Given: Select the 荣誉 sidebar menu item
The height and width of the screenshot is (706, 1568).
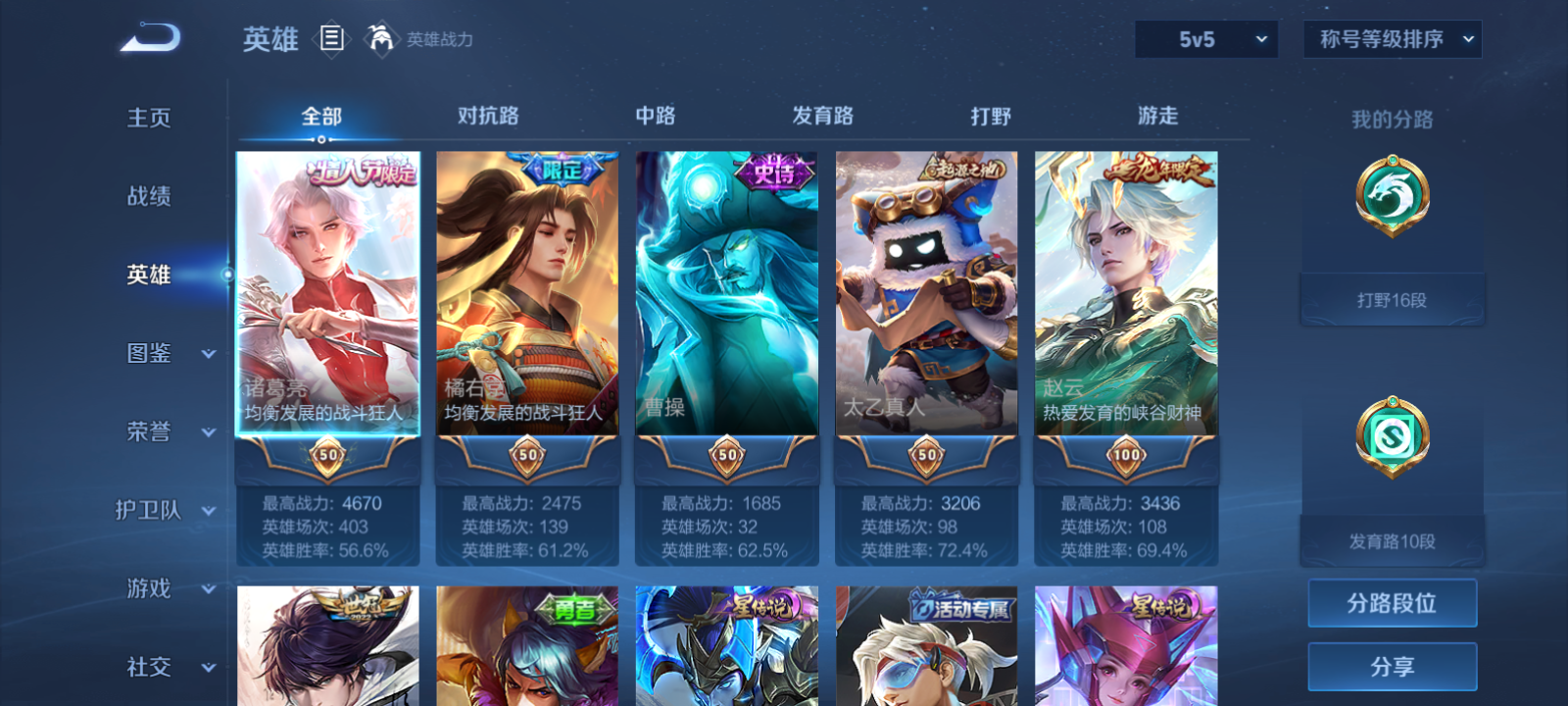Looking at the screenshot, I should point(147,432).
